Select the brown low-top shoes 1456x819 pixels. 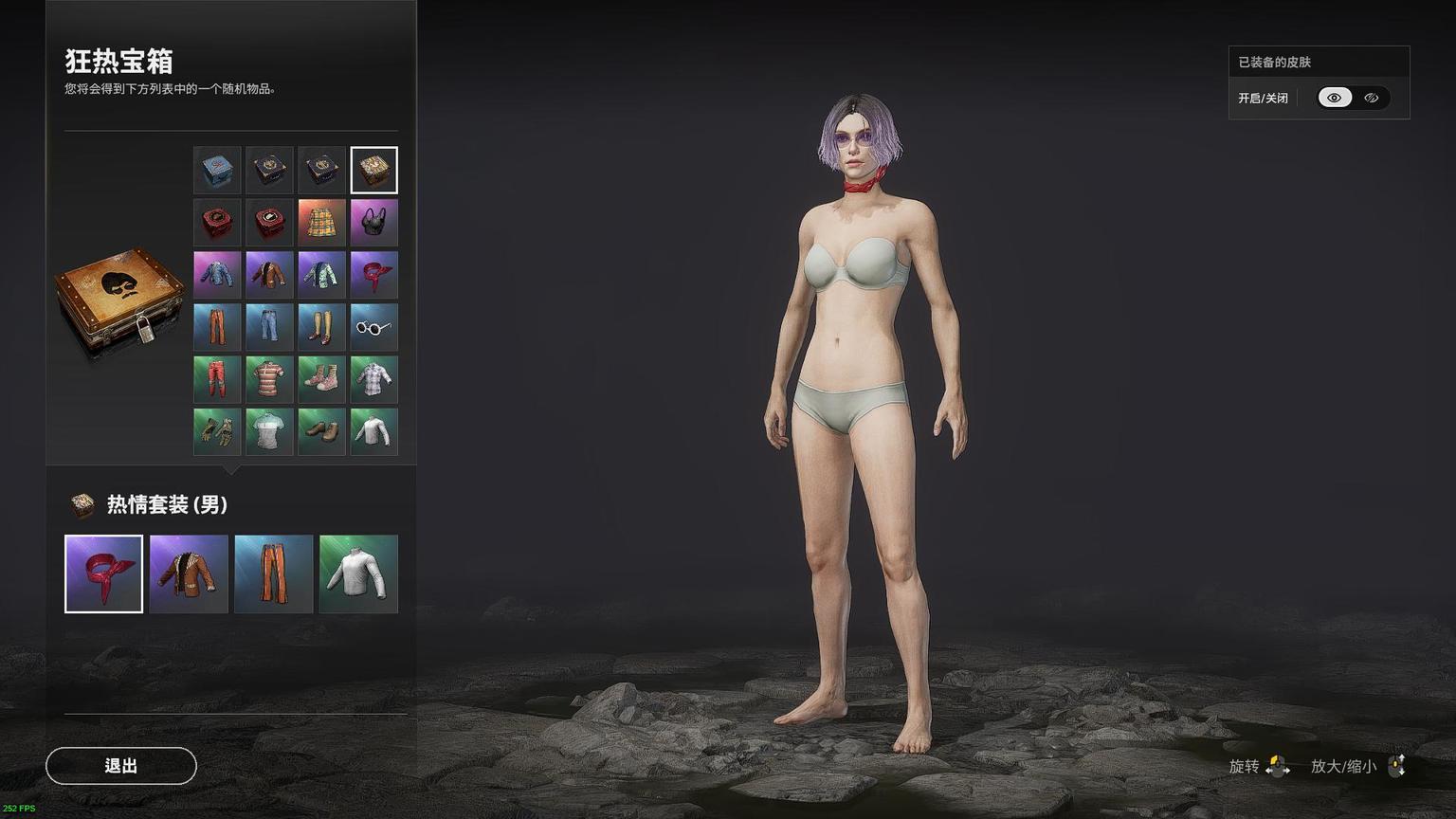click(321, 431)
